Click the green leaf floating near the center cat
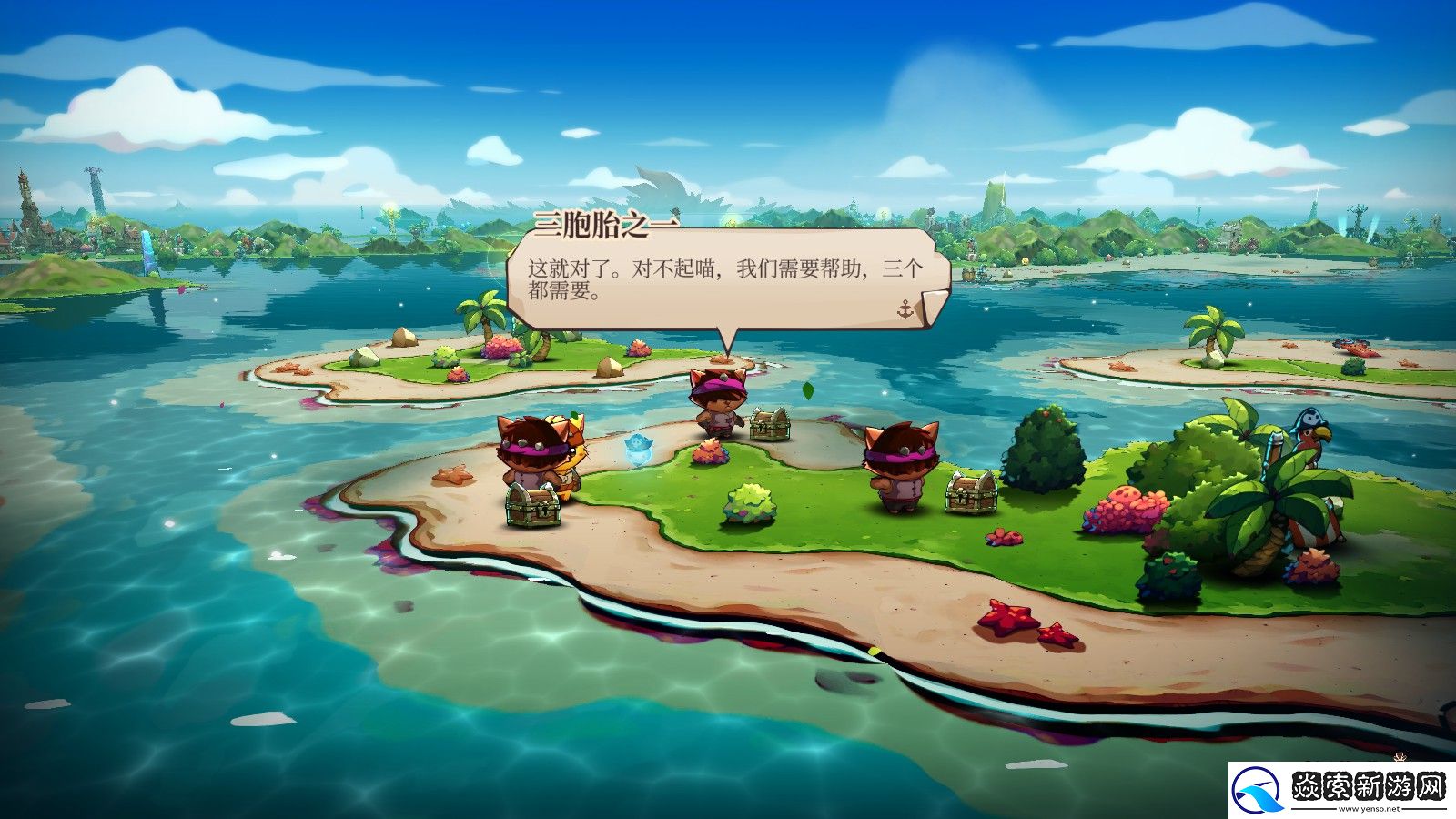1456x819 pixels. click(806, 390)
